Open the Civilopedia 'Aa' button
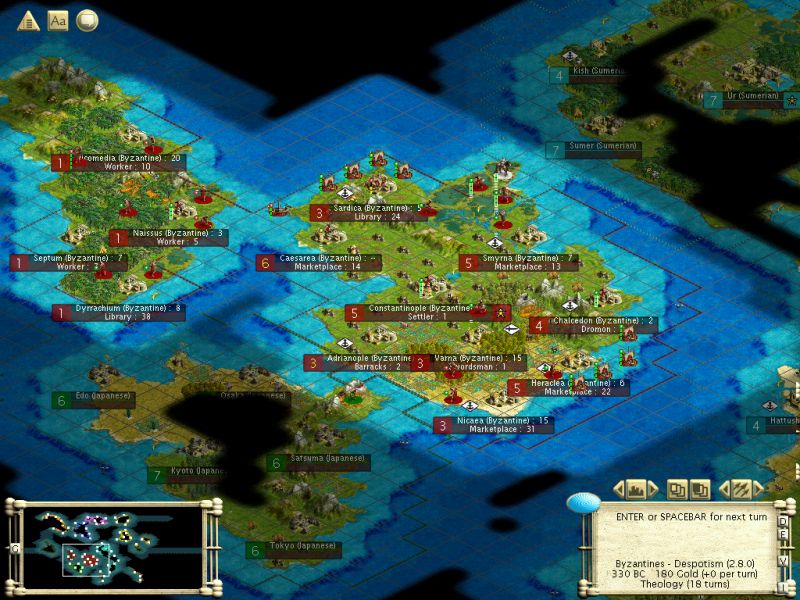The width and height of the screenshot is (800, 600). click(58, 20)
